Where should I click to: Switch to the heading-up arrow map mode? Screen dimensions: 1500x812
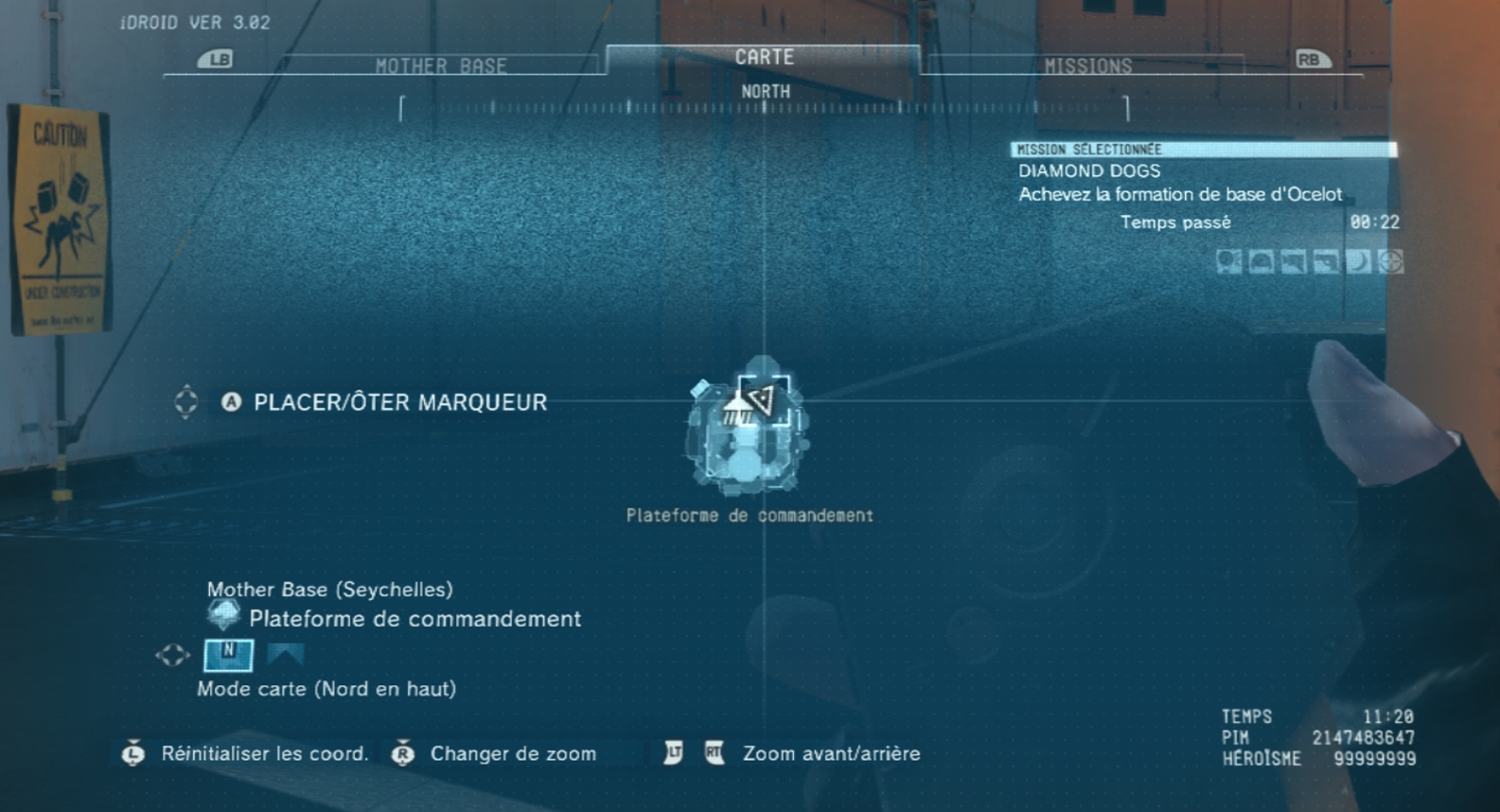pos(285,654)
